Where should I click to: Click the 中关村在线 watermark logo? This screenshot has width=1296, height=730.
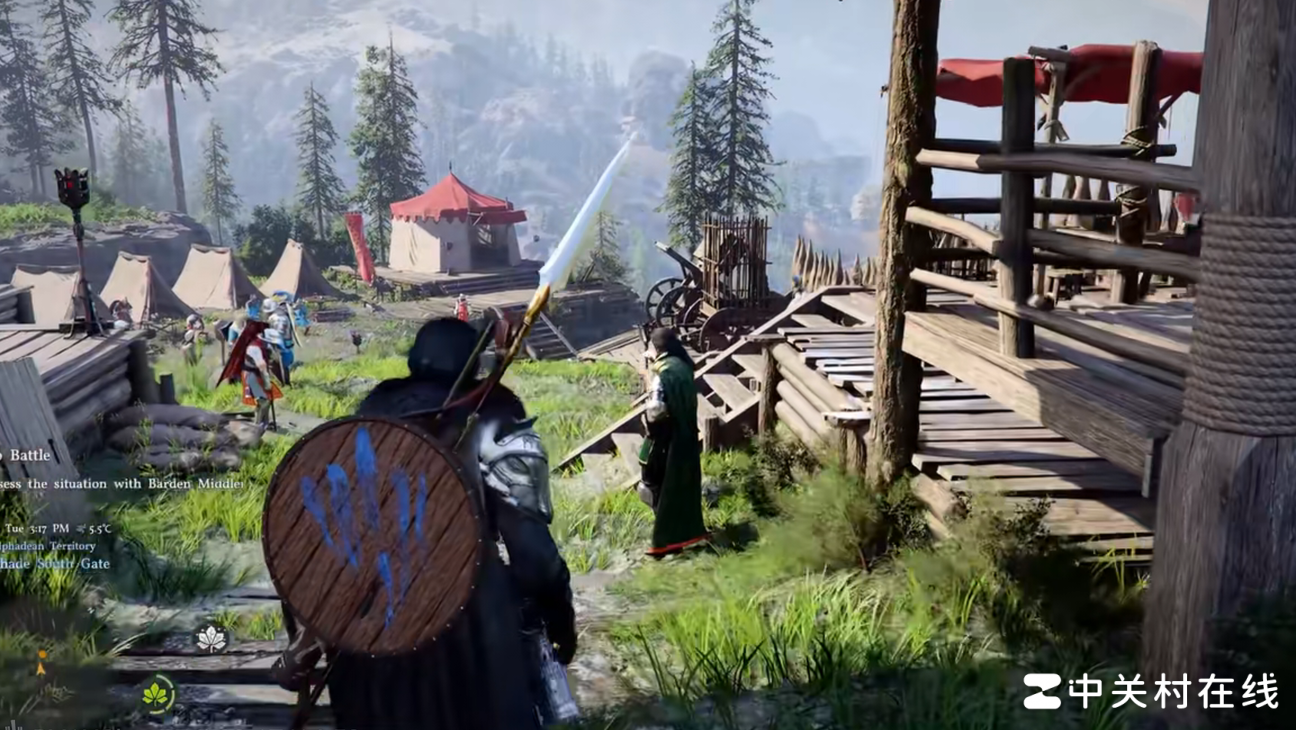click(1150, 691)
